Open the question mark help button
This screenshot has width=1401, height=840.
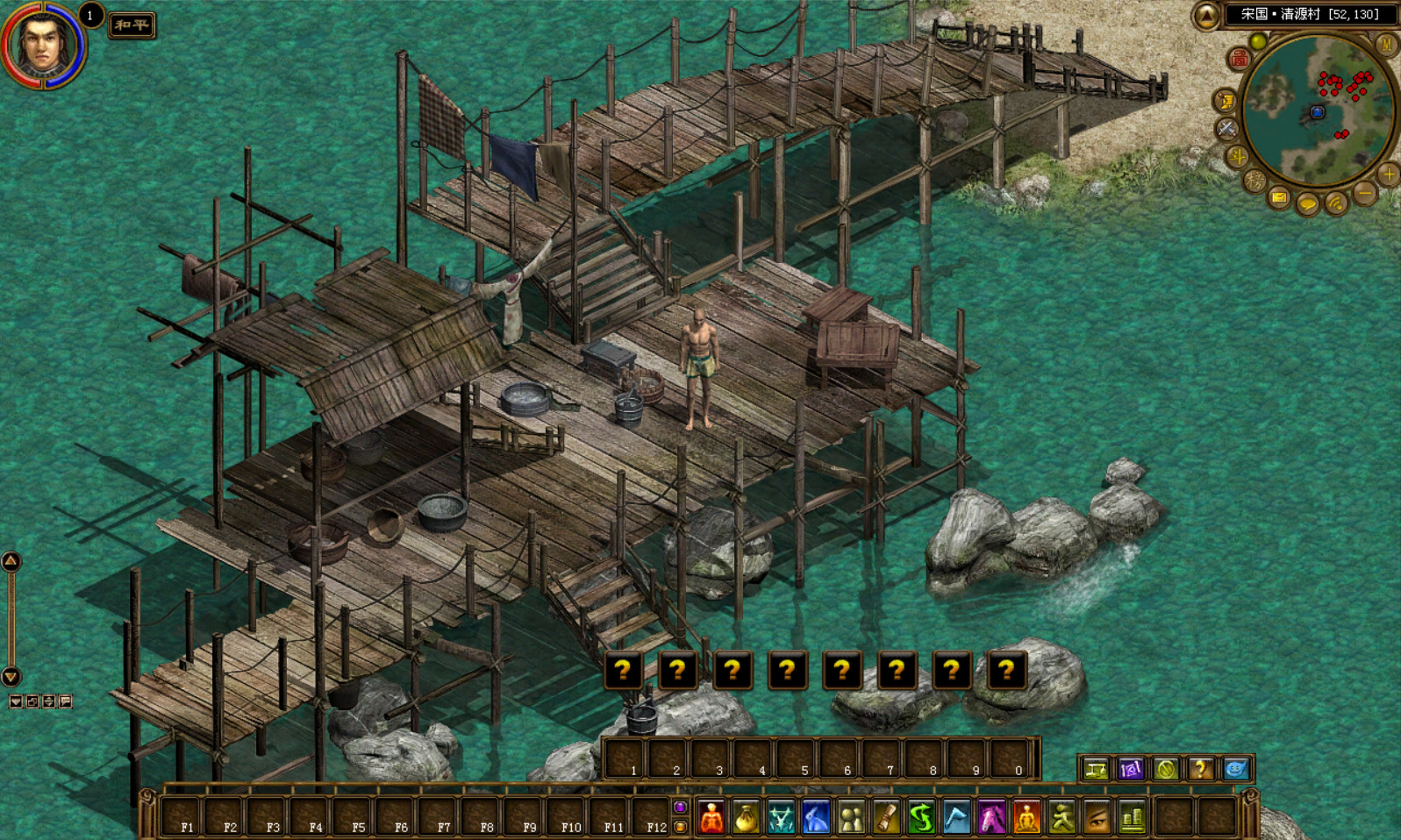click(1200, 769)
